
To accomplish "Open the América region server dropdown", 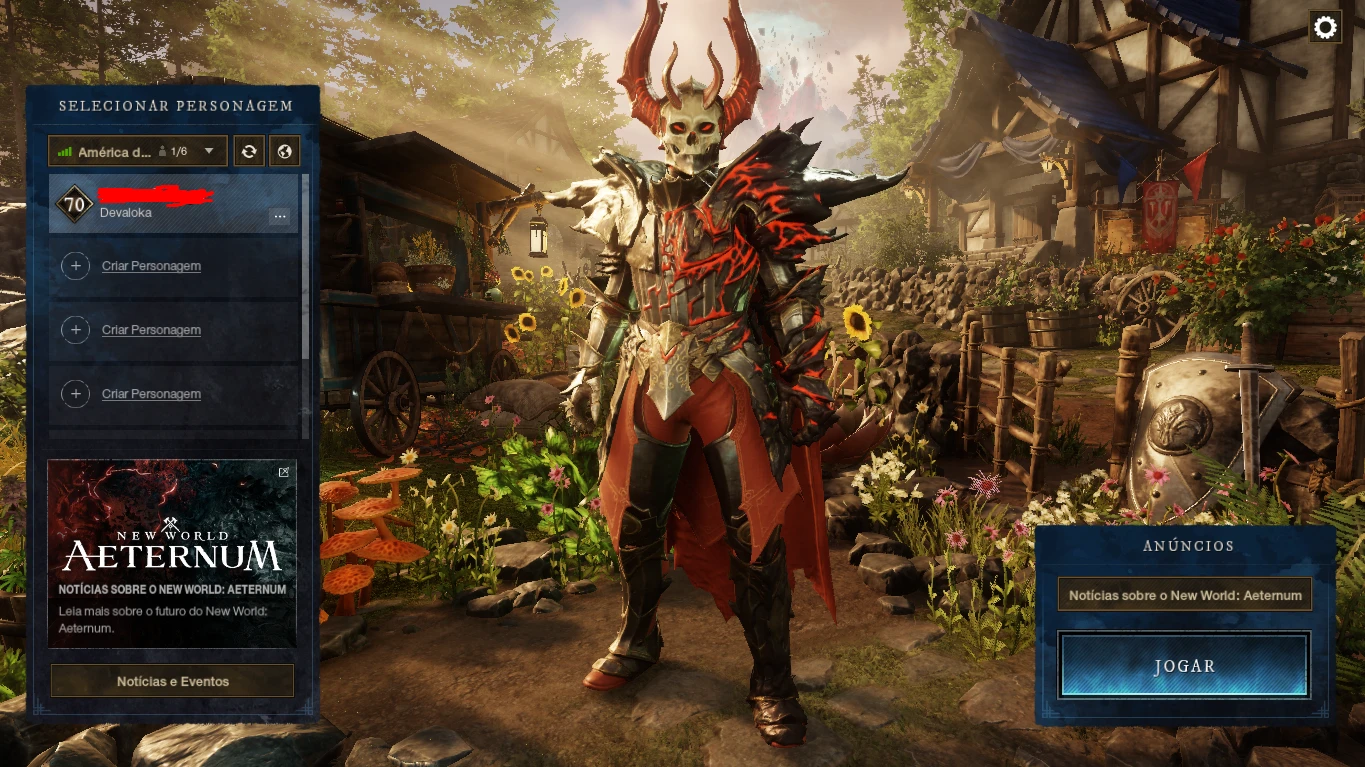I will [x=138, y=152].
